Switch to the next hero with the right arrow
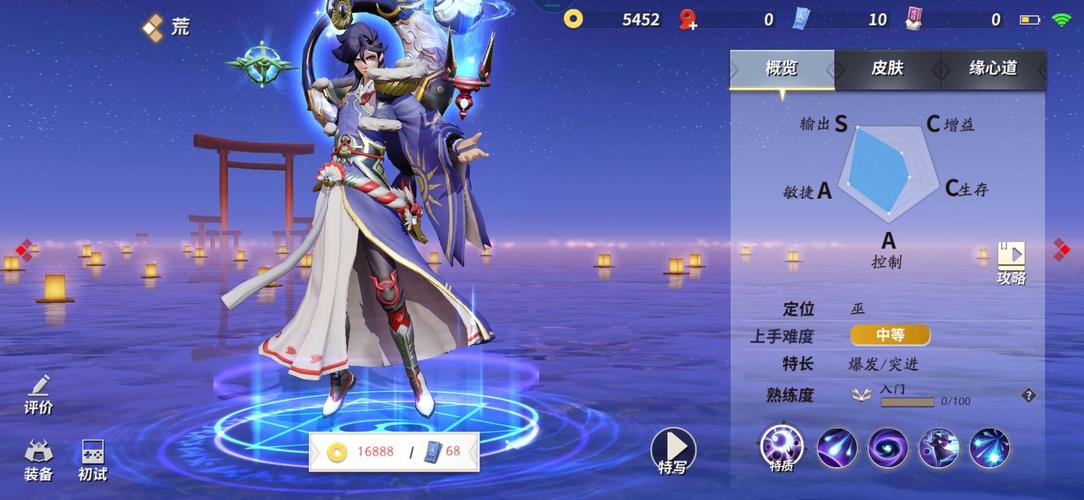Image resolution: width=1084 pixels, height=500 pixels. click(x=1062, y=248)
